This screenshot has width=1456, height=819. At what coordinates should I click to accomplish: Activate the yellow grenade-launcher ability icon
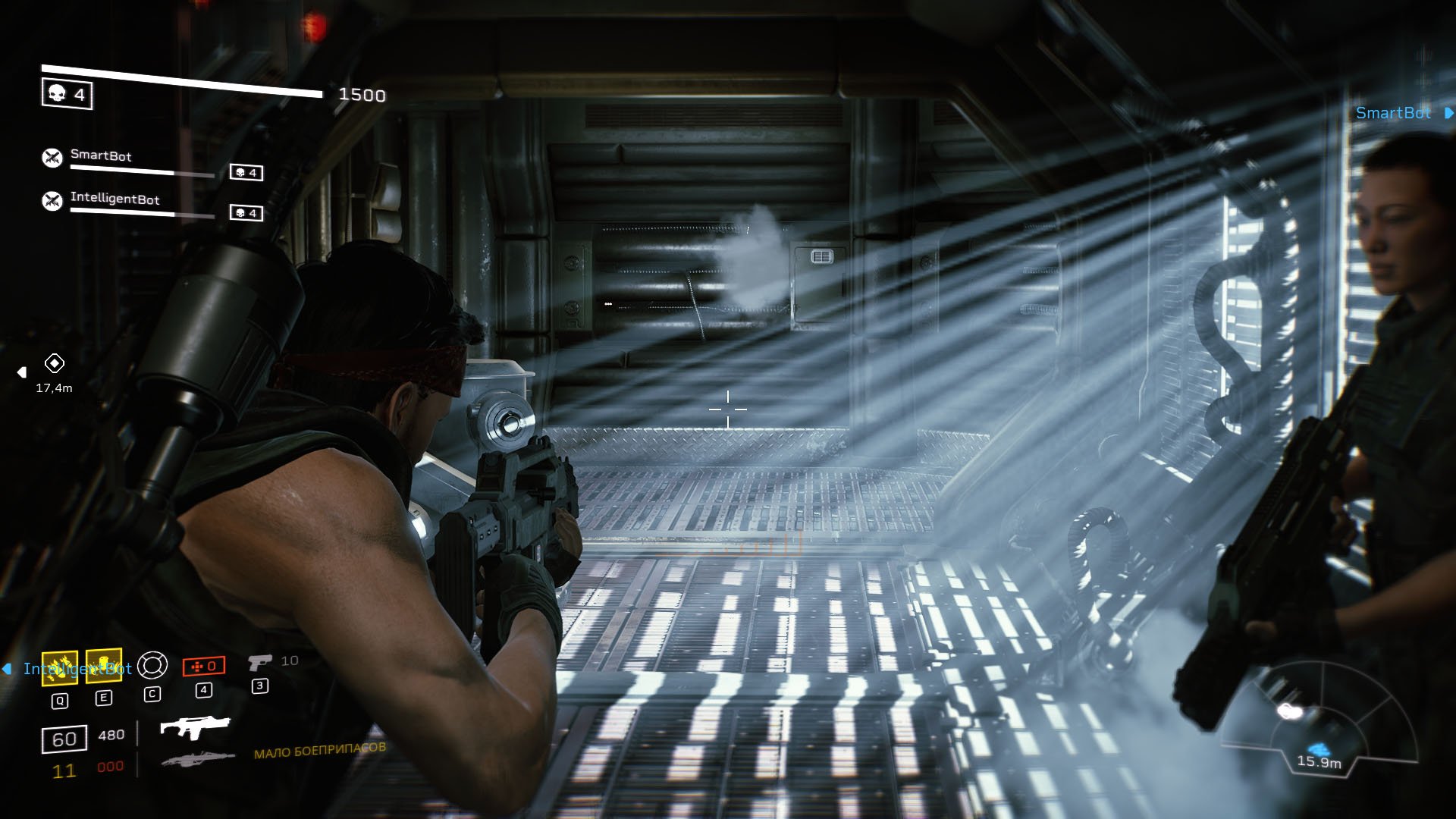(x=59, y=667)
